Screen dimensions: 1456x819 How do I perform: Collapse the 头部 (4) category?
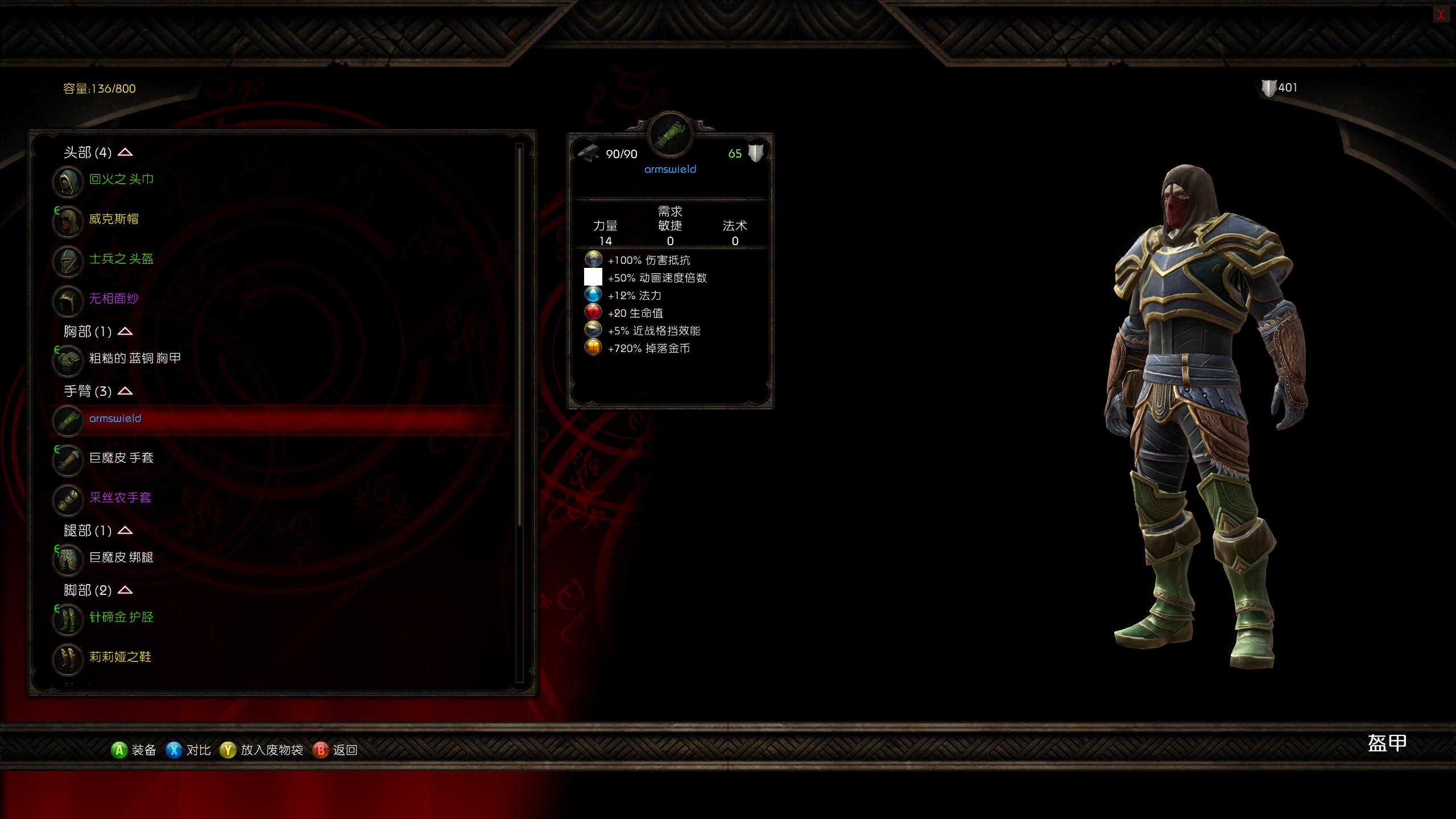(125, 152)
